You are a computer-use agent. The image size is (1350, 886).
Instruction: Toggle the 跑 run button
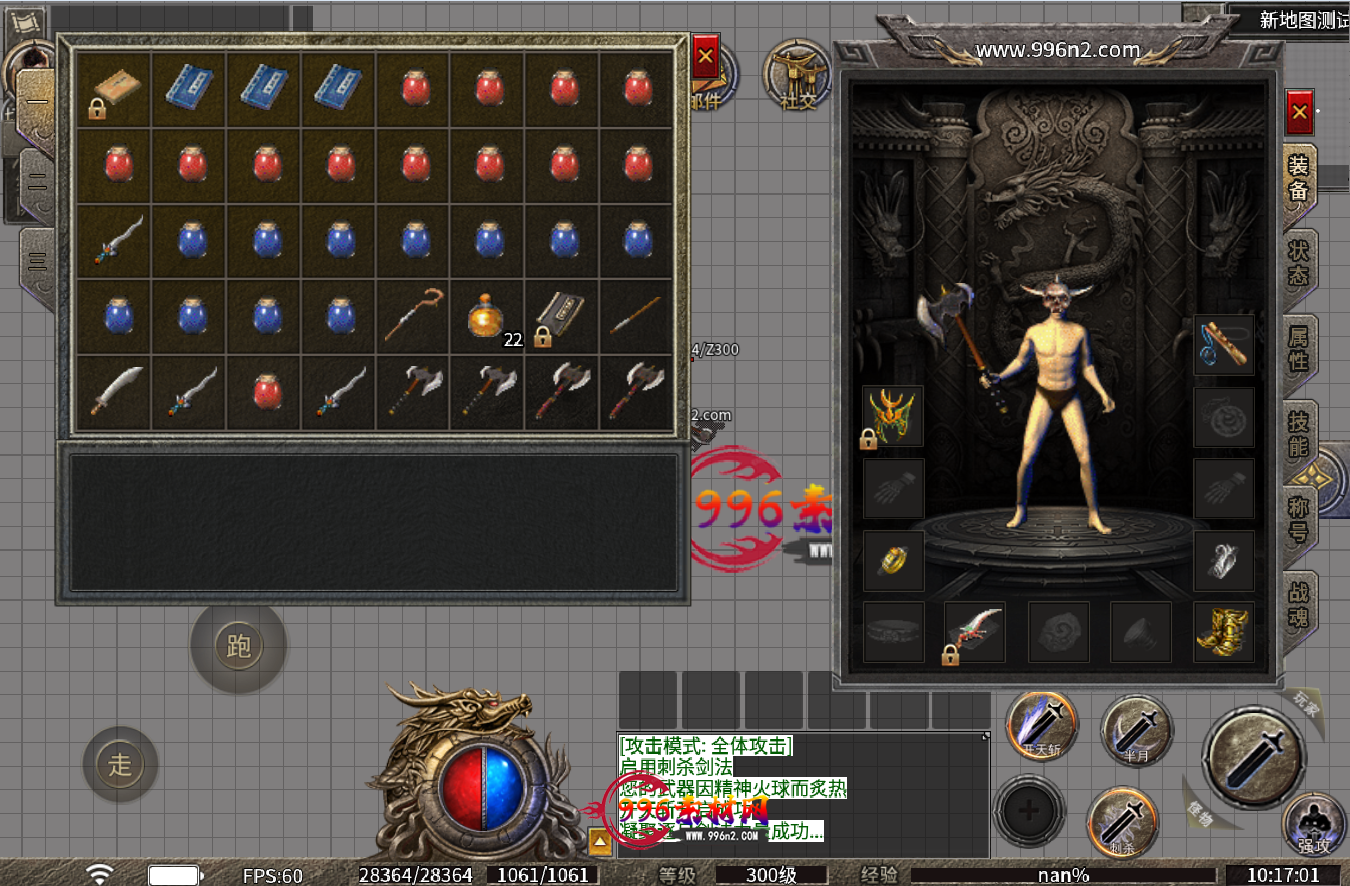(x=238, y=647)
